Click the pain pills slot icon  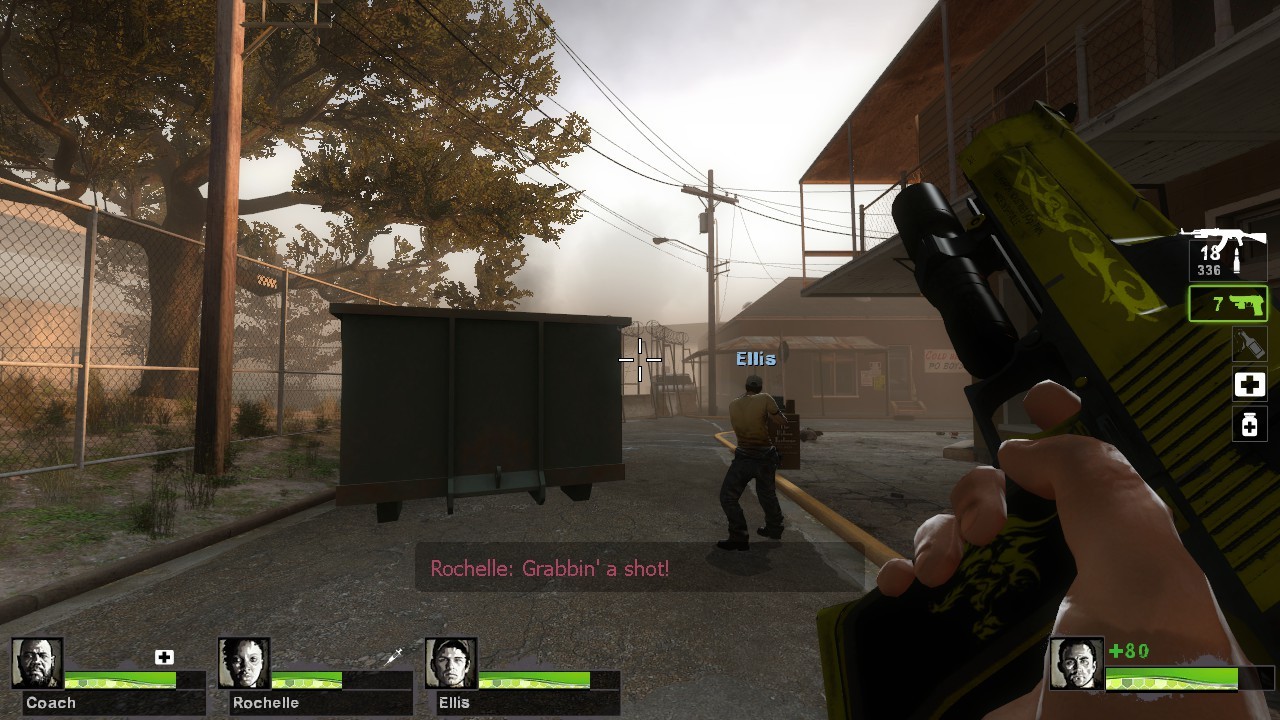1249,425
